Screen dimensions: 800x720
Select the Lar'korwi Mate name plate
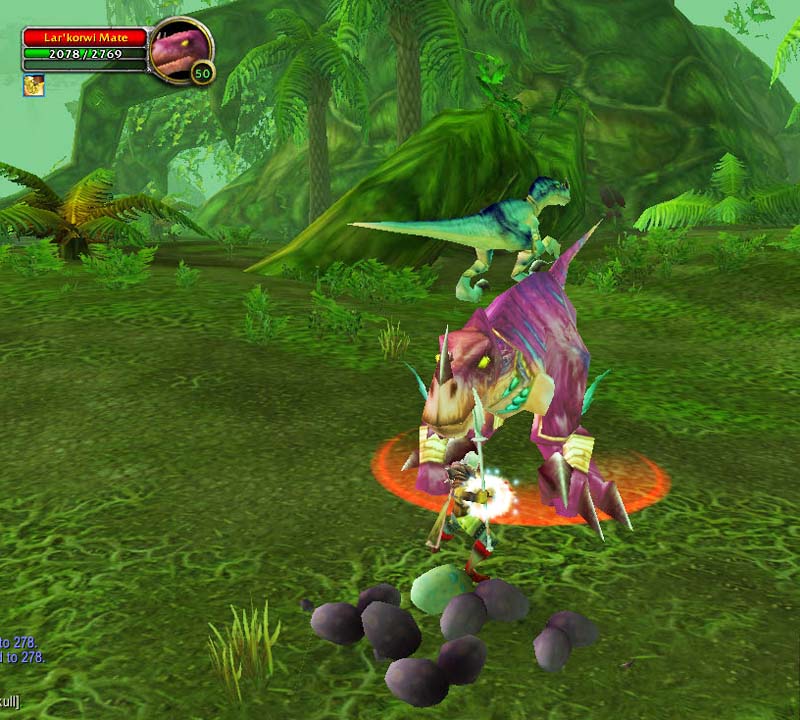[x=85, y=37]
